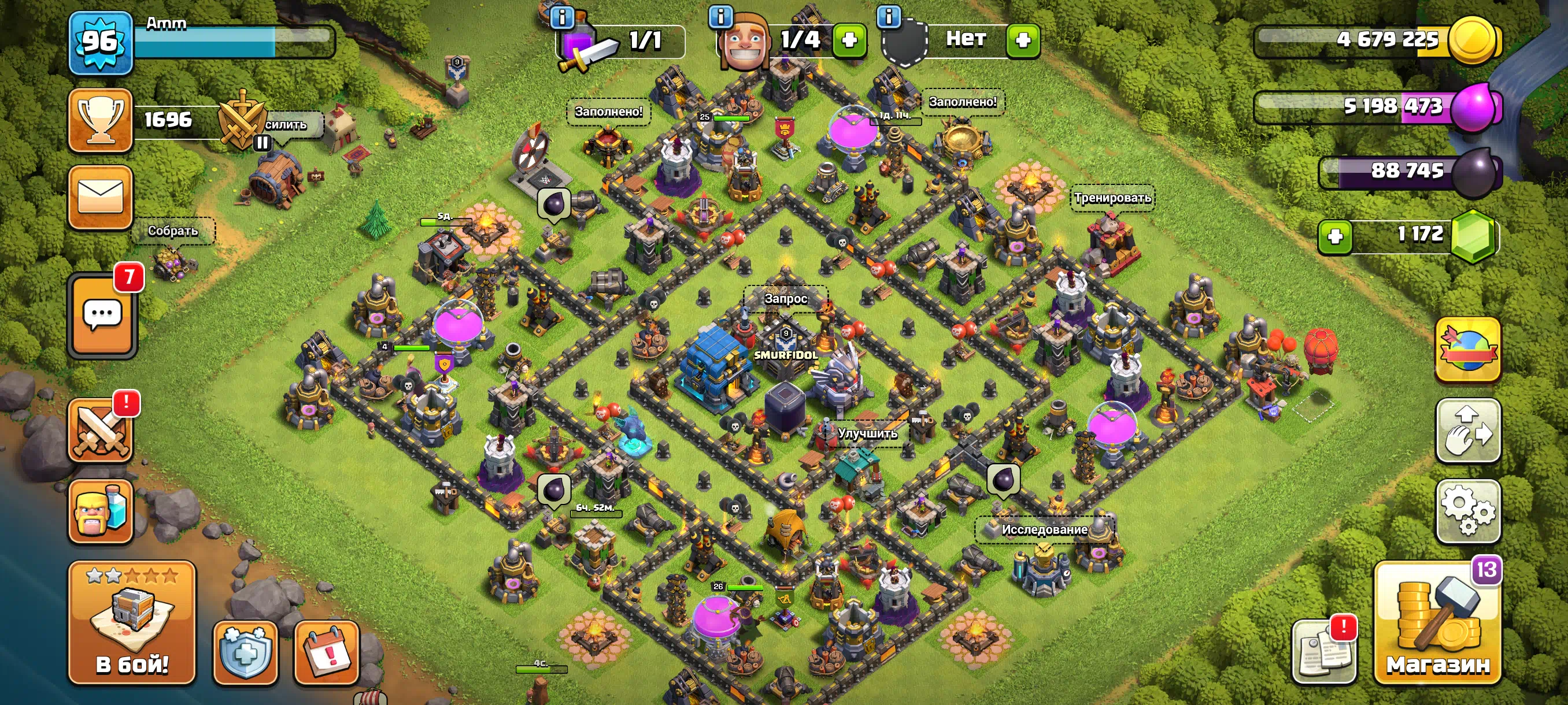Open the mail envelope inbox
Image resolution: width=1568 pixels, height=705 pixels.
click(x=101, y=198)
